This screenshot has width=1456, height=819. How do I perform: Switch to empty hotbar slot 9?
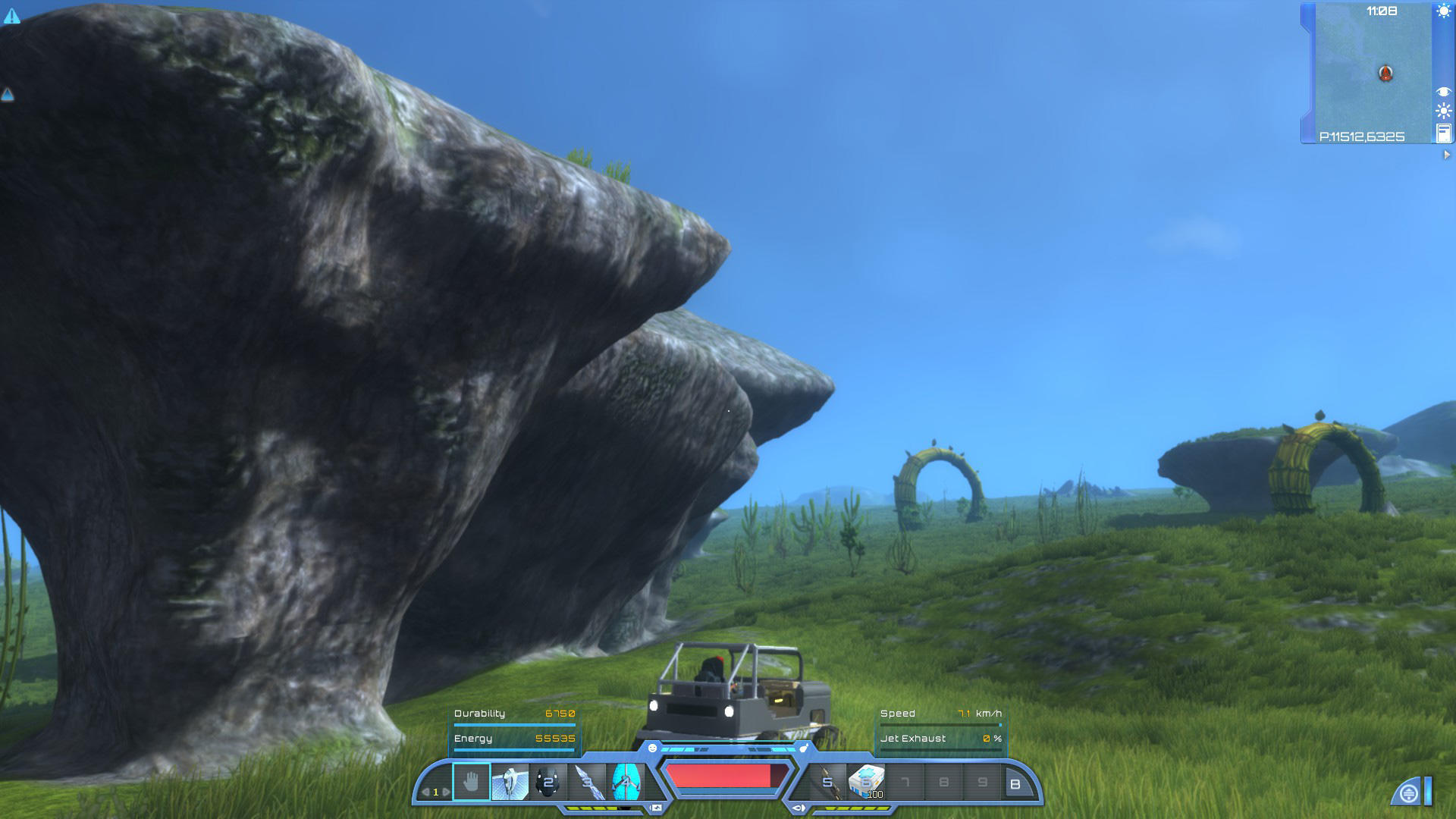click(x=984, y=782)
